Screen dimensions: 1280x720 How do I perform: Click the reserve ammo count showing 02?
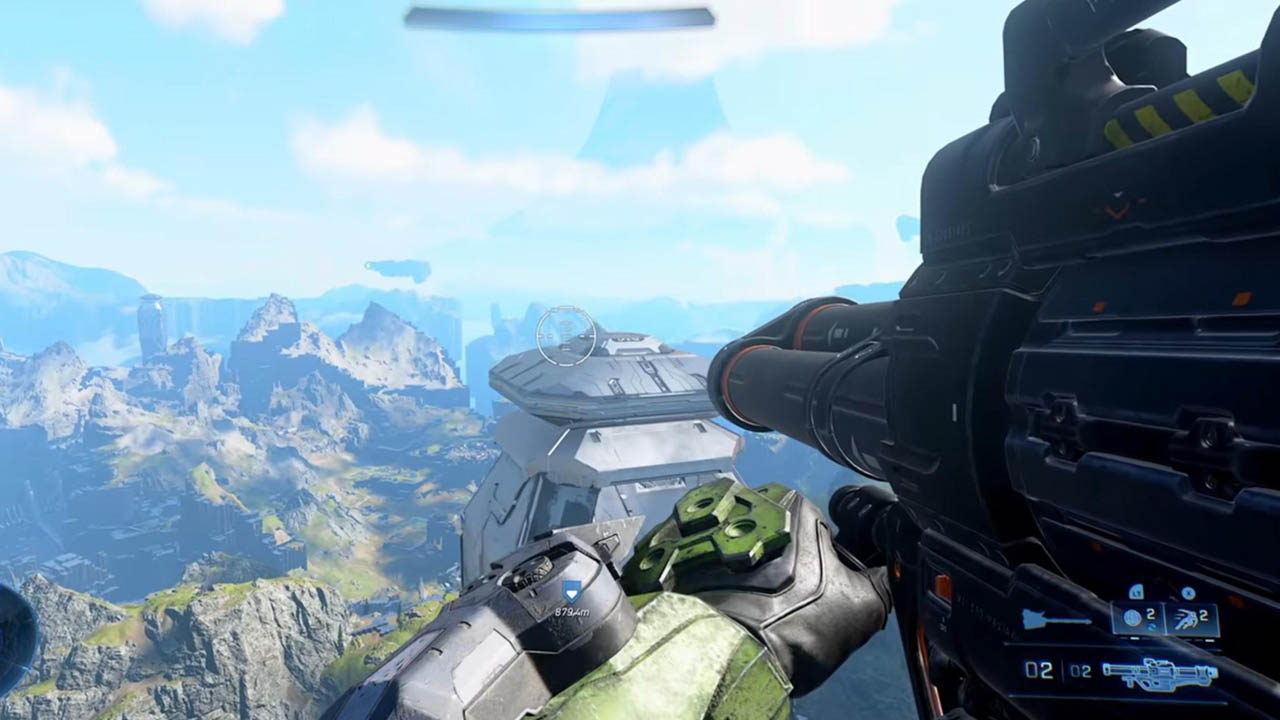tap(1081, 669)
